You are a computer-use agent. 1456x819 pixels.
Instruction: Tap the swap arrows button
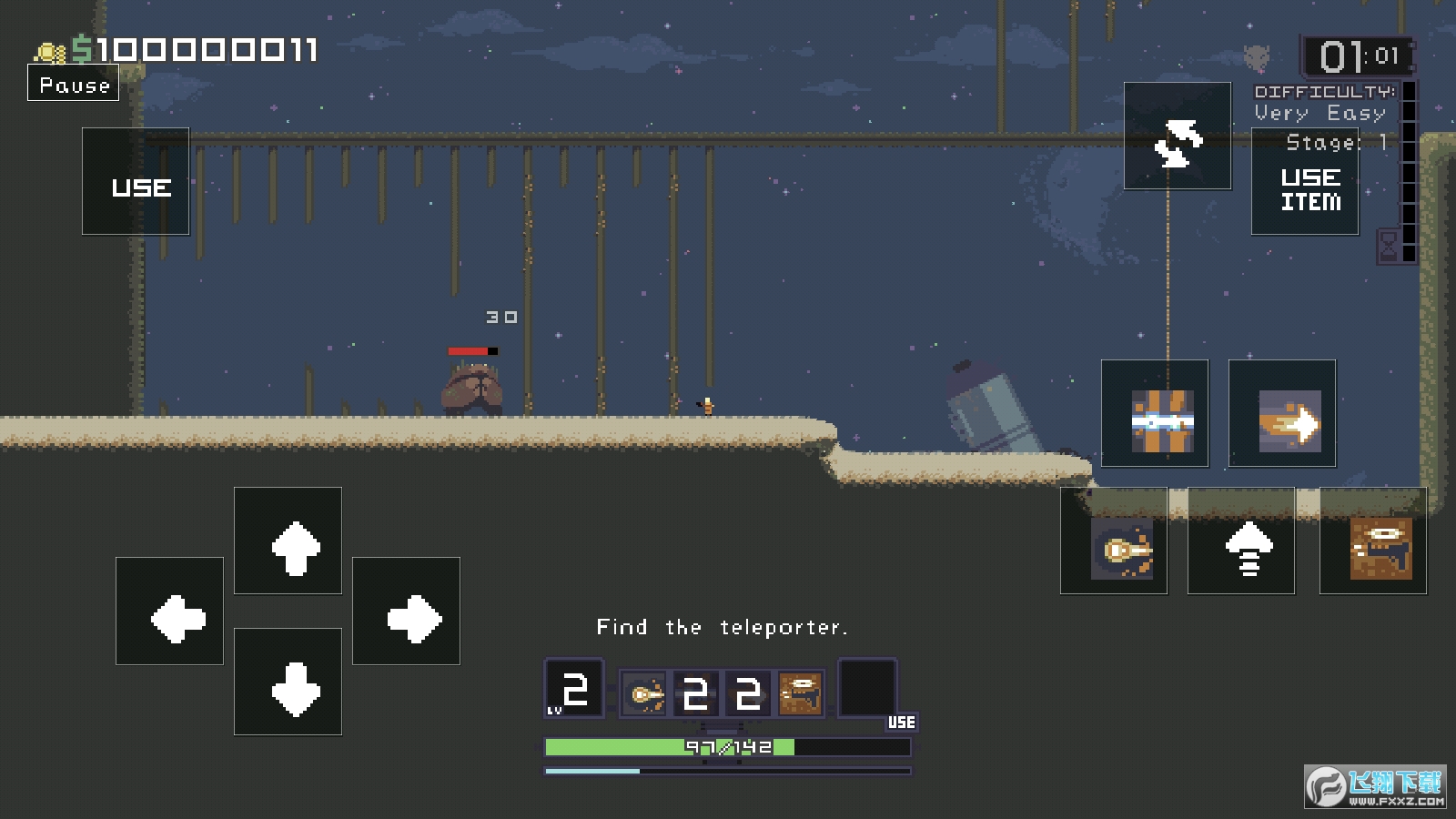click(x=1178, y=136)
